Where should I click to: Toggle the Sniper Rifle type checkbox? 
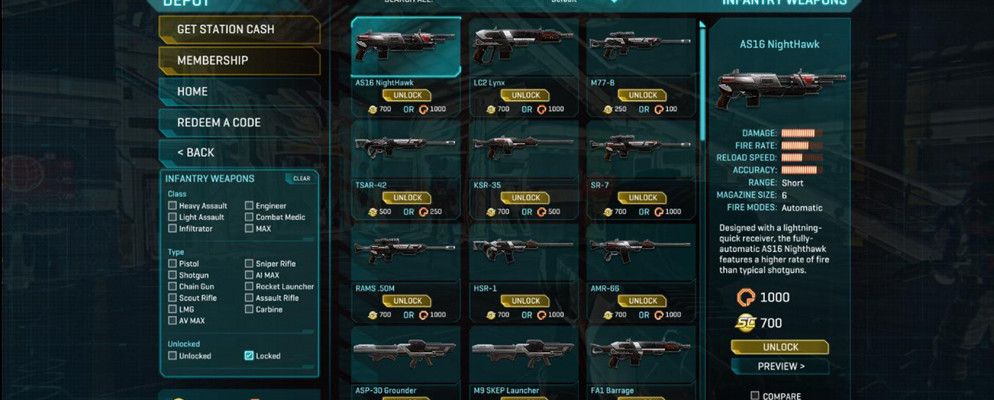point(249,264)
